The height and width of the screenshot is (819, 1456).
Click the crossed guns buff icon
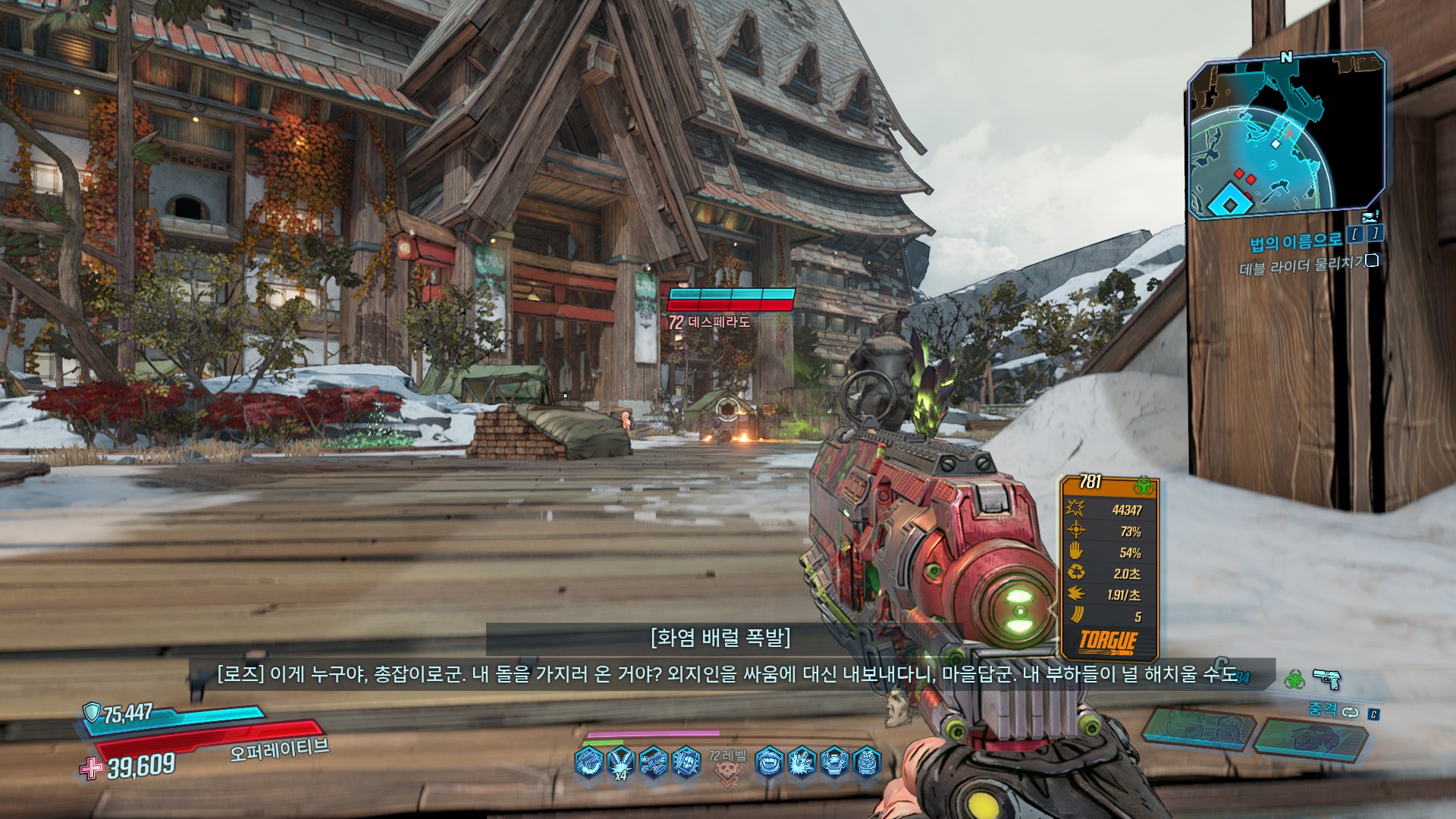click(654, 761)
